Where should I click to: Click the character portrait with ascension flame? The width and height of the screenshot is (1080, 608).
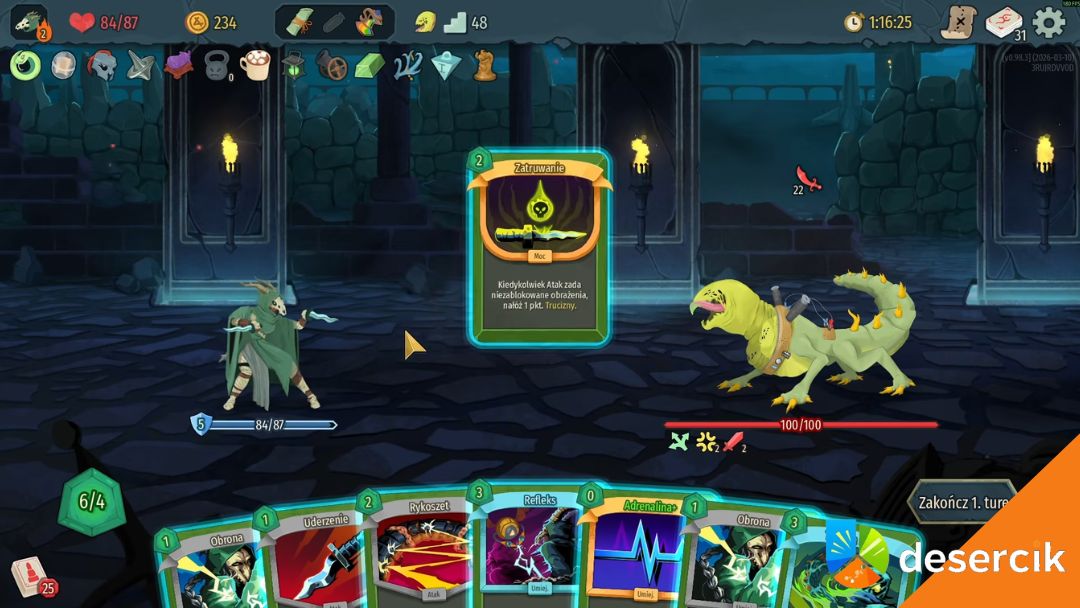click(x=29, y=22)
